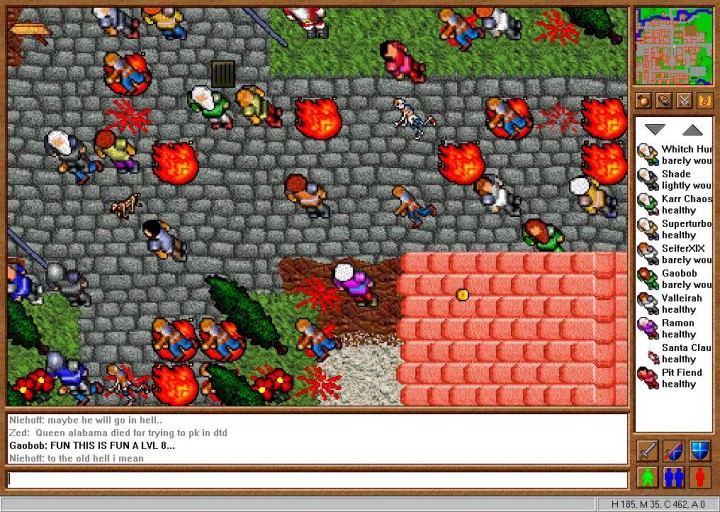The width and height of the screenshot is (720, 512).
Task: Click the battle list up arrow
Action: pos(692,130)
